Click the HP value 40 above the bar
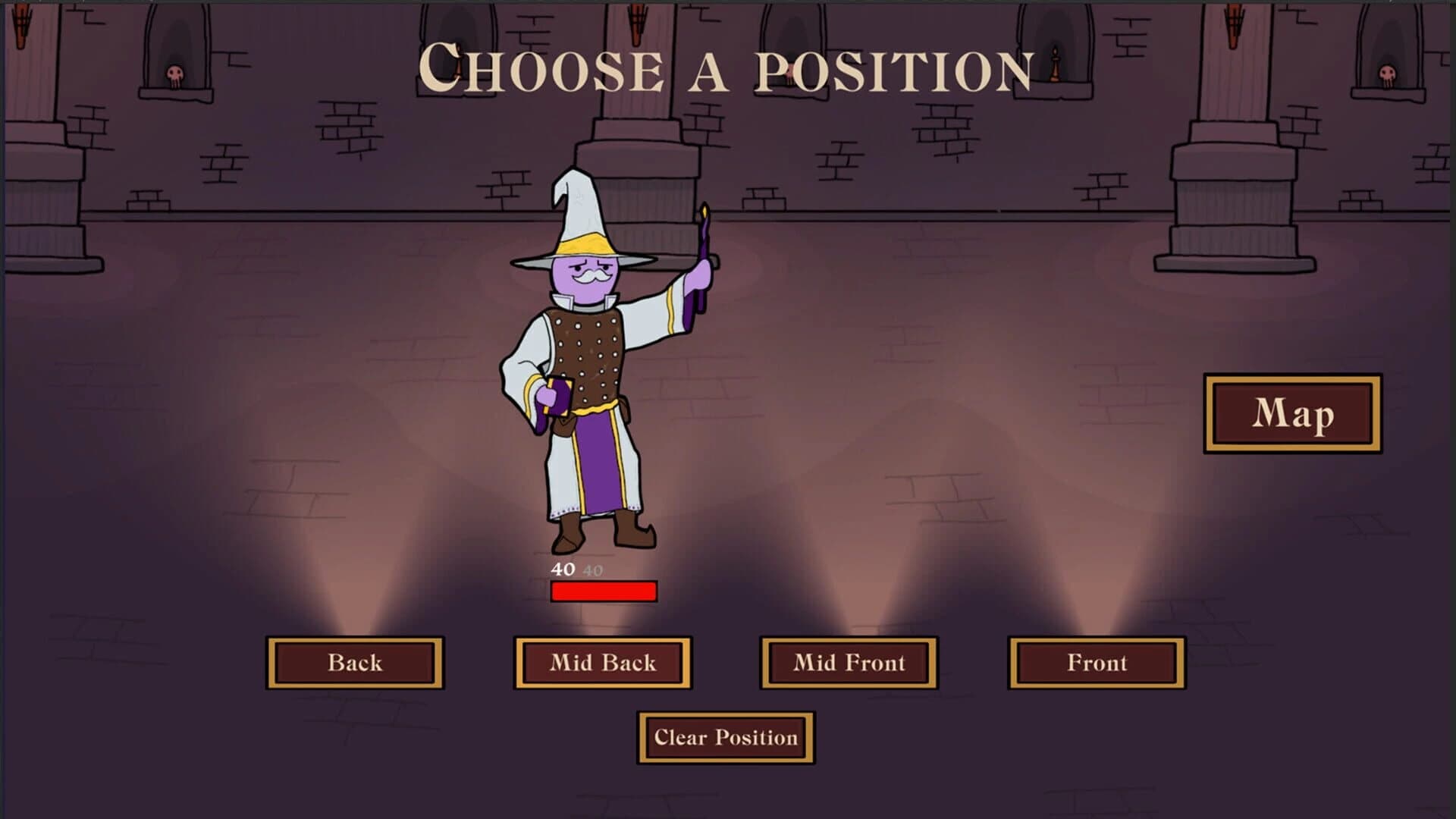 pos(562,569)
